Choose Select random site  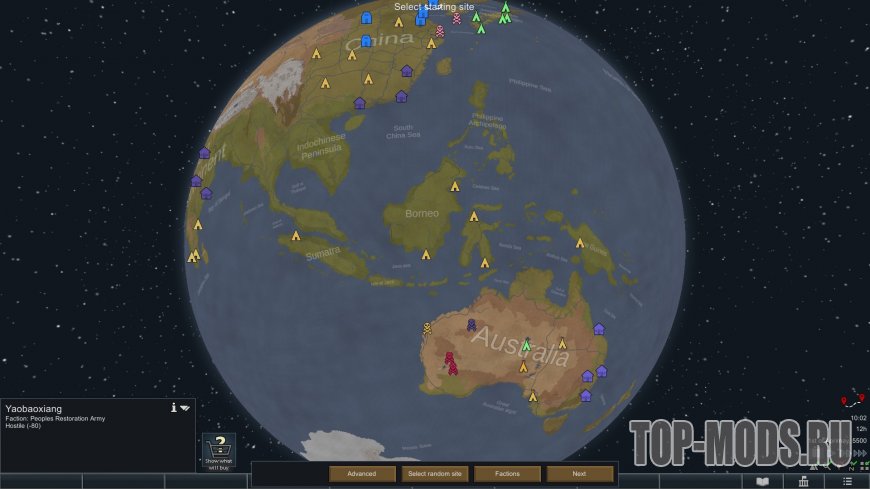[x=433, y=473]
